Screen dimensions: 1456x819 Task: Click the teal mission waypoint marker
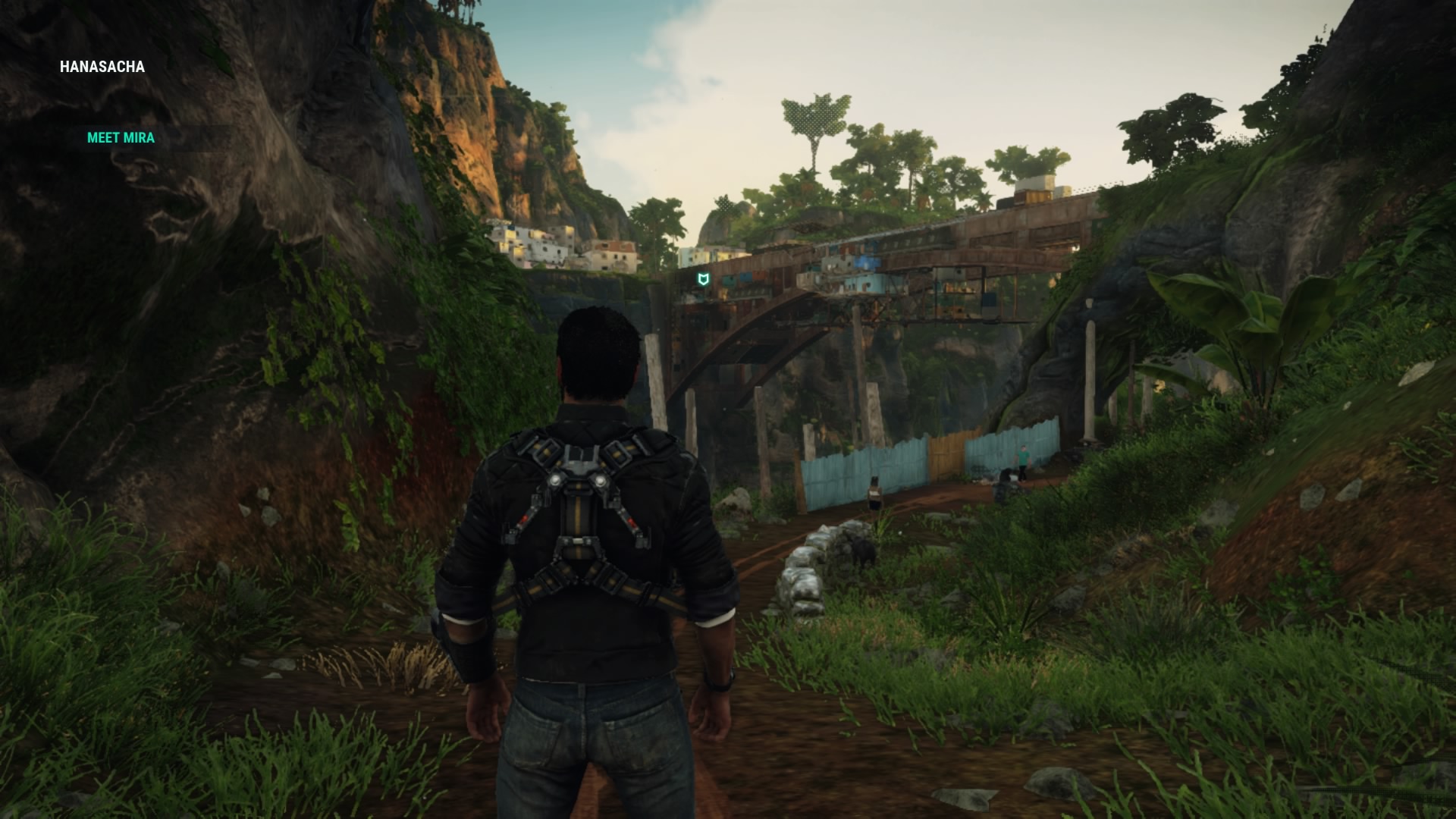point(704,280)
